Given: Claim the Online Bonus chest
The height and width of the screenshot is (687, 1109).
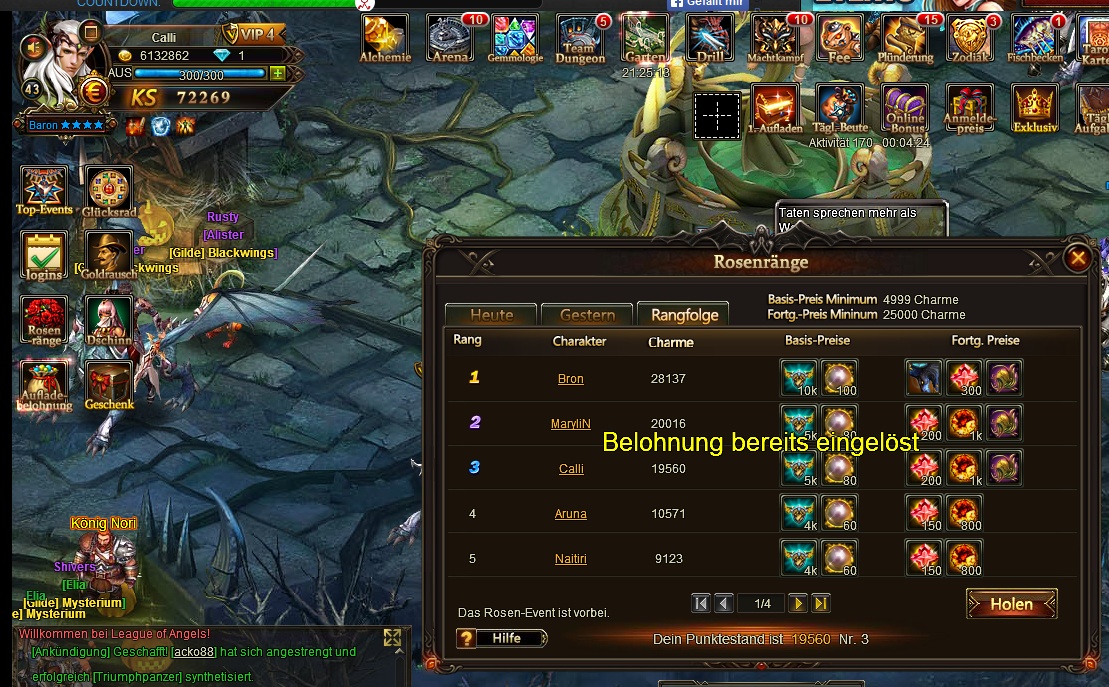Looking at the screenshot, I should pos(905,109).
